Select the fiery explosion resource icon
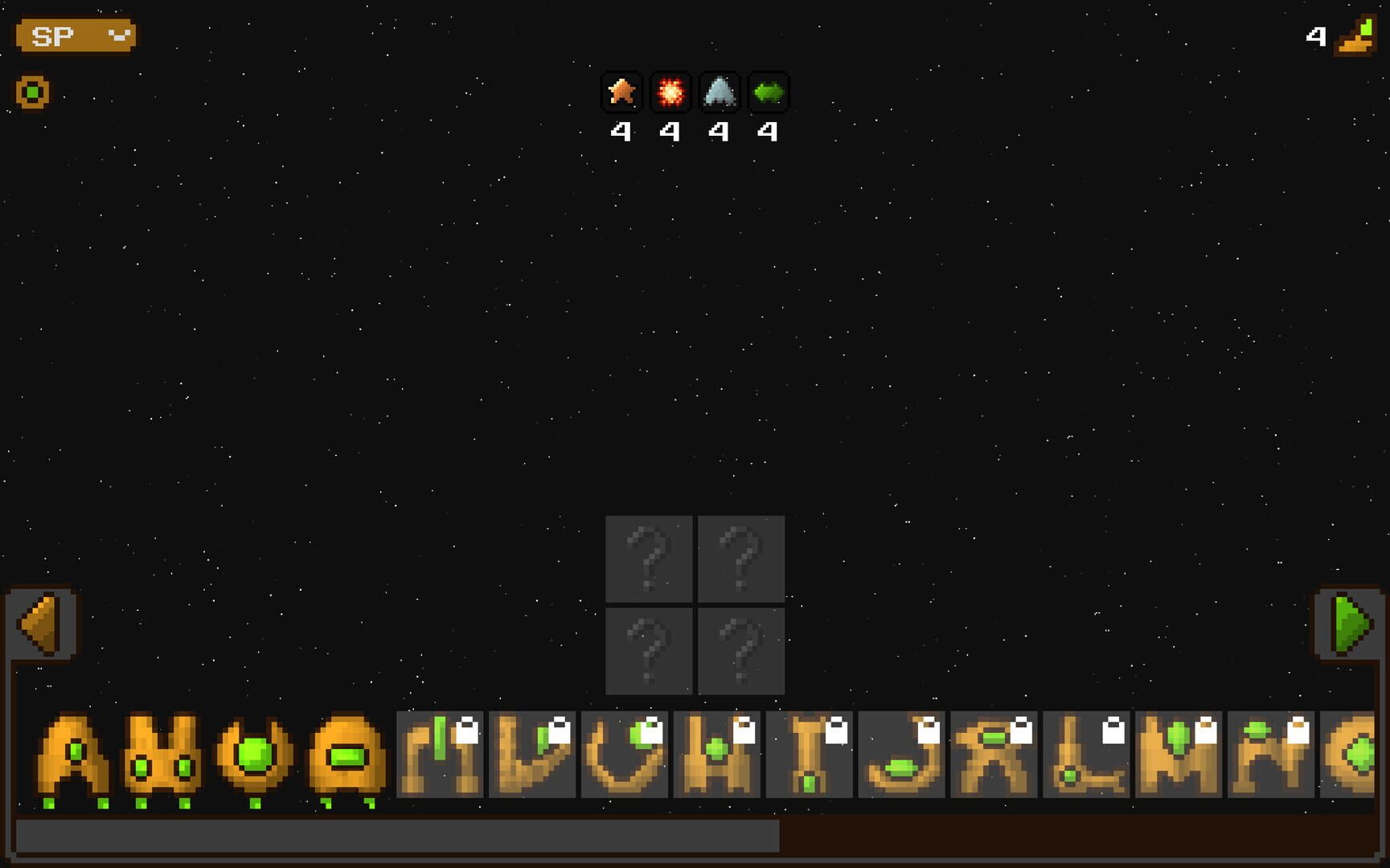 coord(670,92)
